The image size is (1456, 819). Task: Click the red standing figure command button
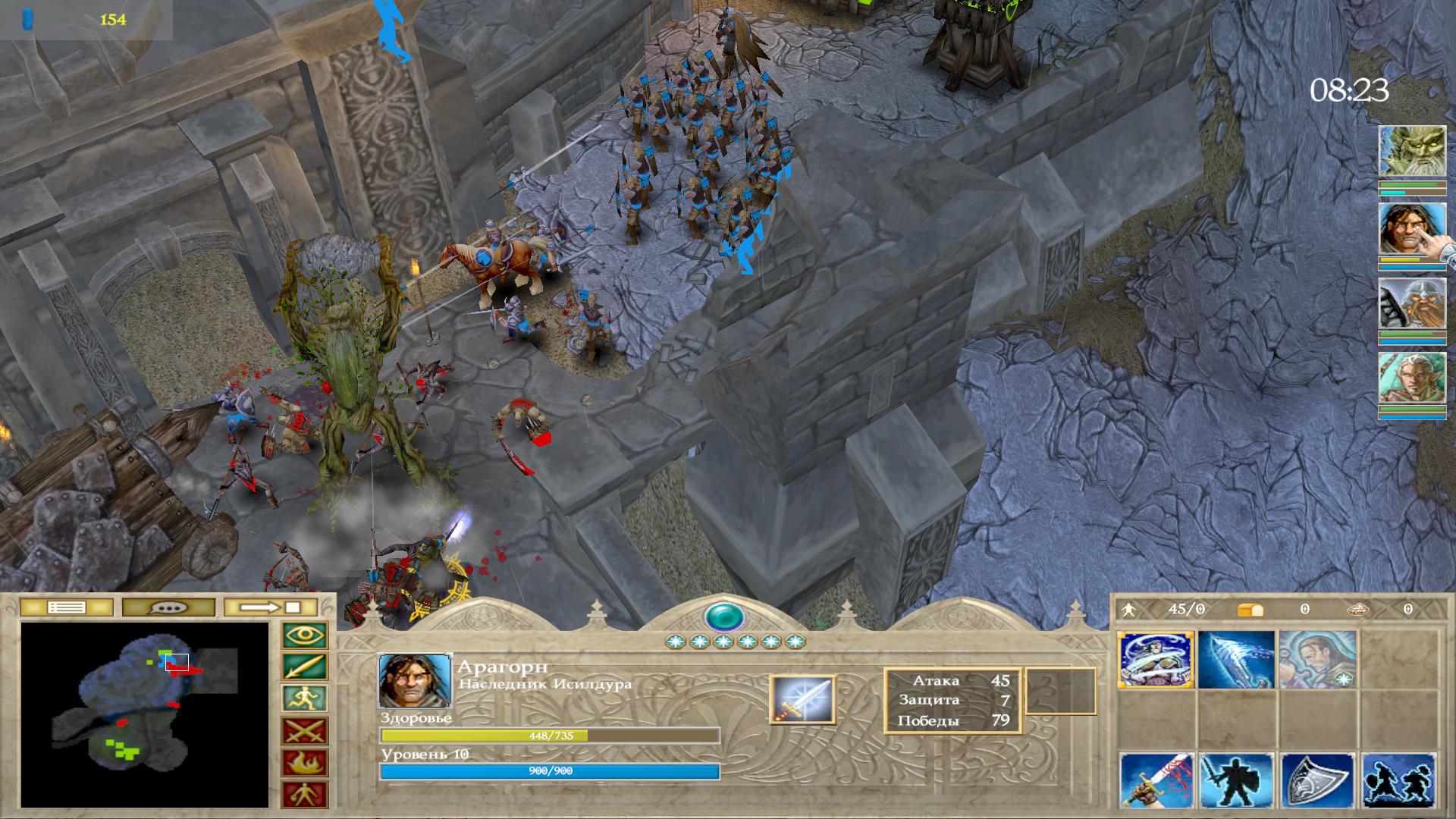(305, 795)
